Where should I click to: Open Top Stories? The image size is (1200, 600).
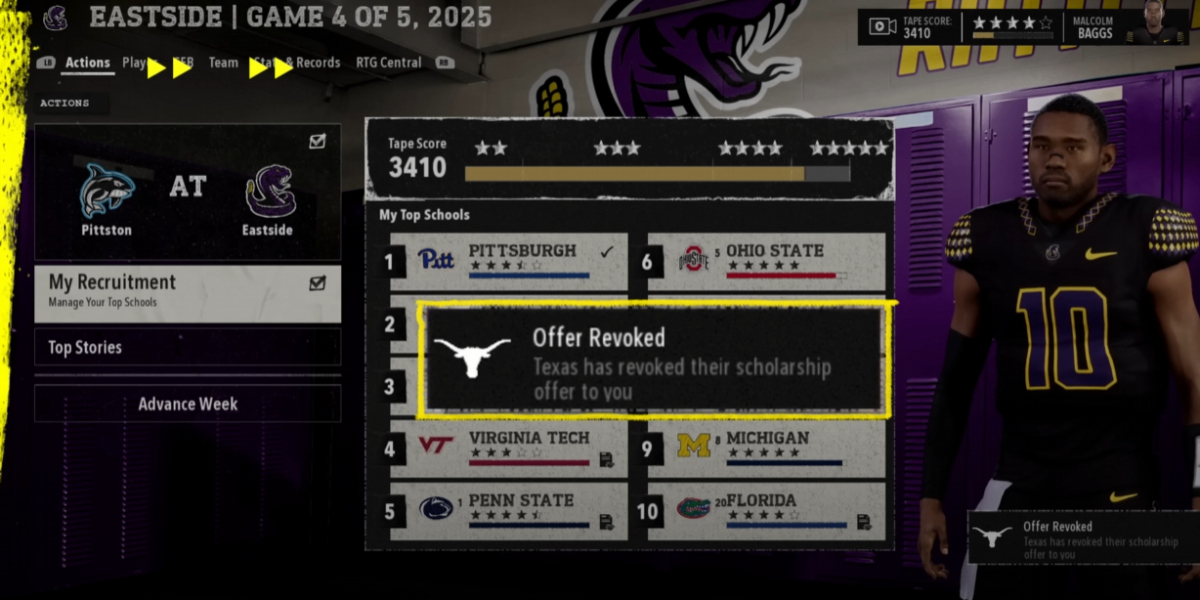pyautogui.click(x=188, y=347)
